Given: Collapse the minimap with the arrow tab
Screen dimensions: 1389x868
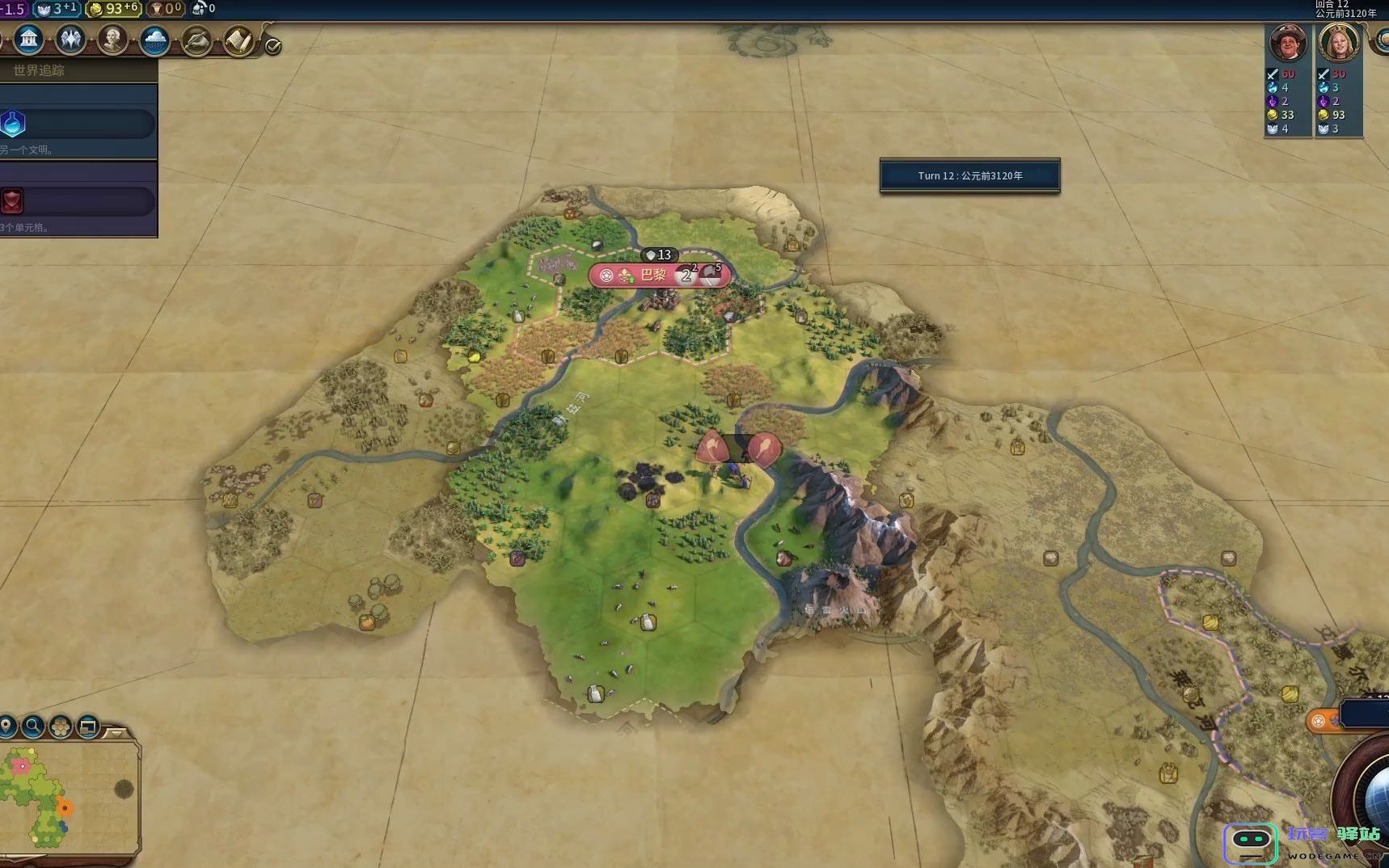Looking at the screenshot, I should [x=116, y=733].
